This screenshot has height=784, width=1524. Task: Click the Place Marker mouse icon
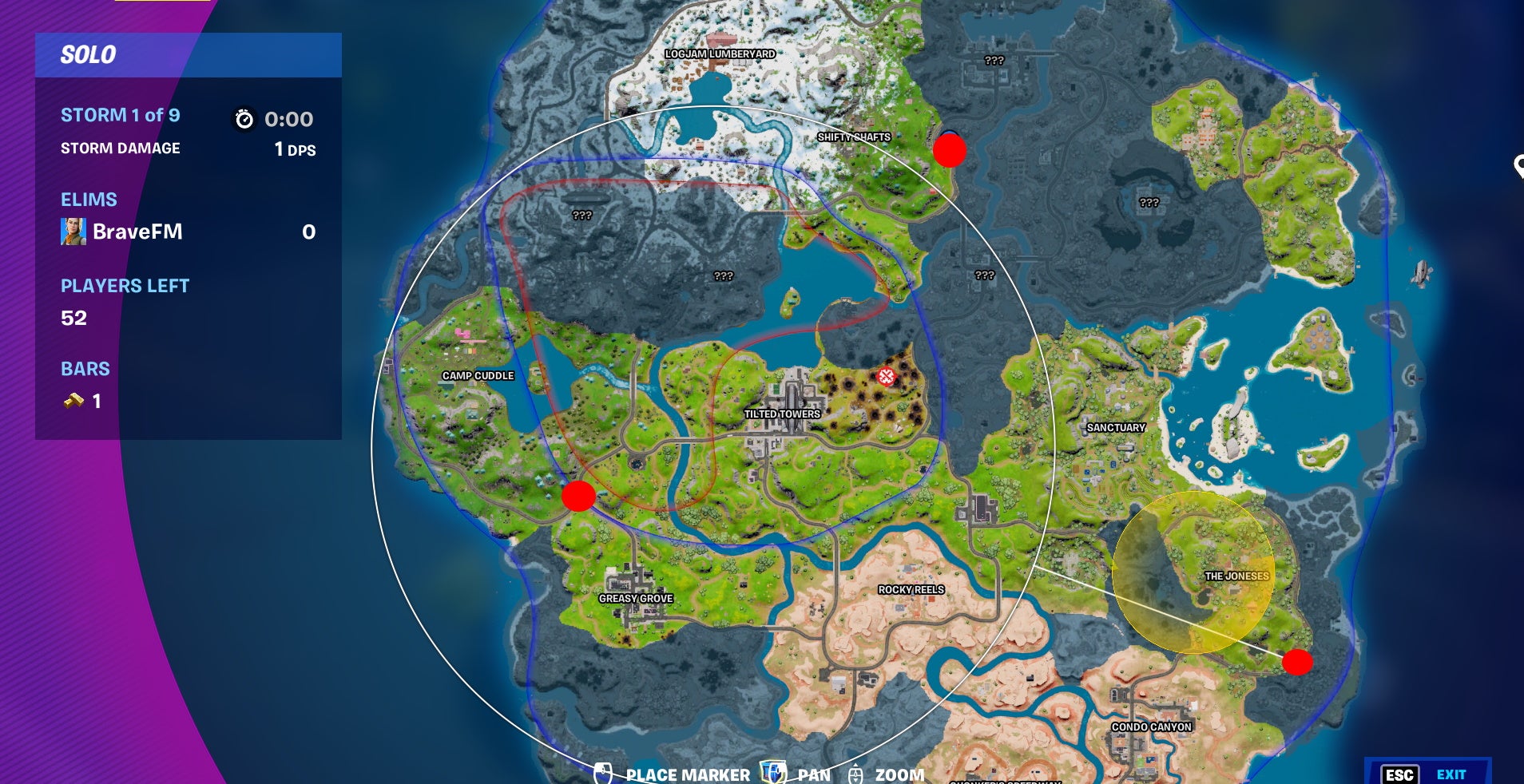[605, 774]
